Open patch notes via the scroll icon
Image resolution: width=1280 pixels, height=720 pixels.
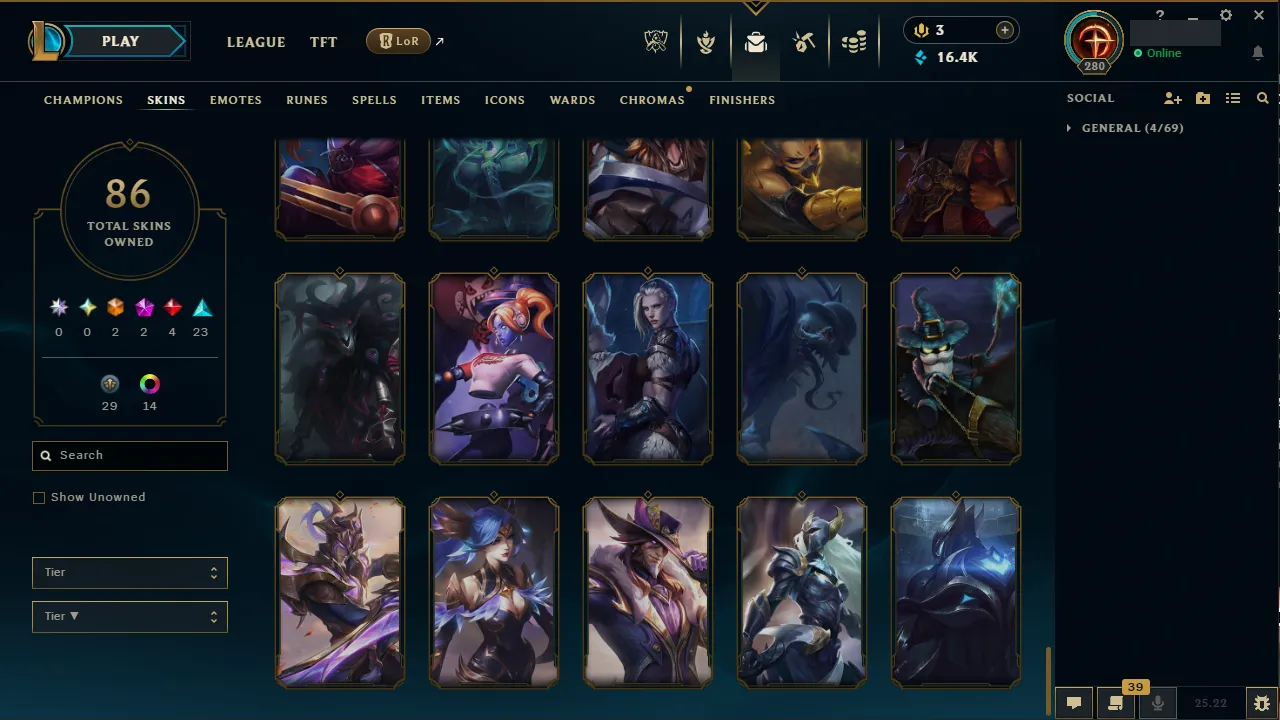coord(1116,703)
